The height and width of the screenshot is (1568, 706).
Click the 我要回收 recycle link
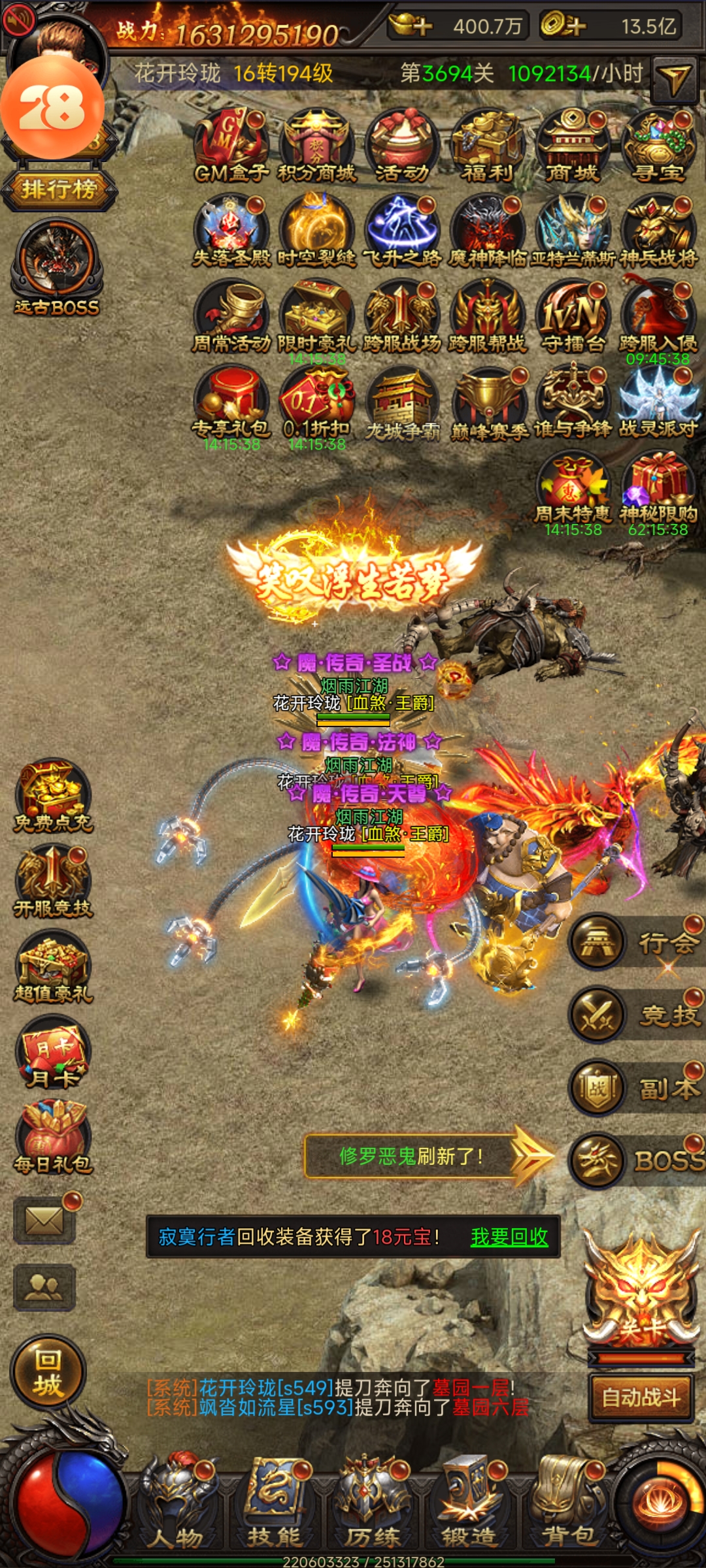pyautogui.click(x=509, y=1237)
